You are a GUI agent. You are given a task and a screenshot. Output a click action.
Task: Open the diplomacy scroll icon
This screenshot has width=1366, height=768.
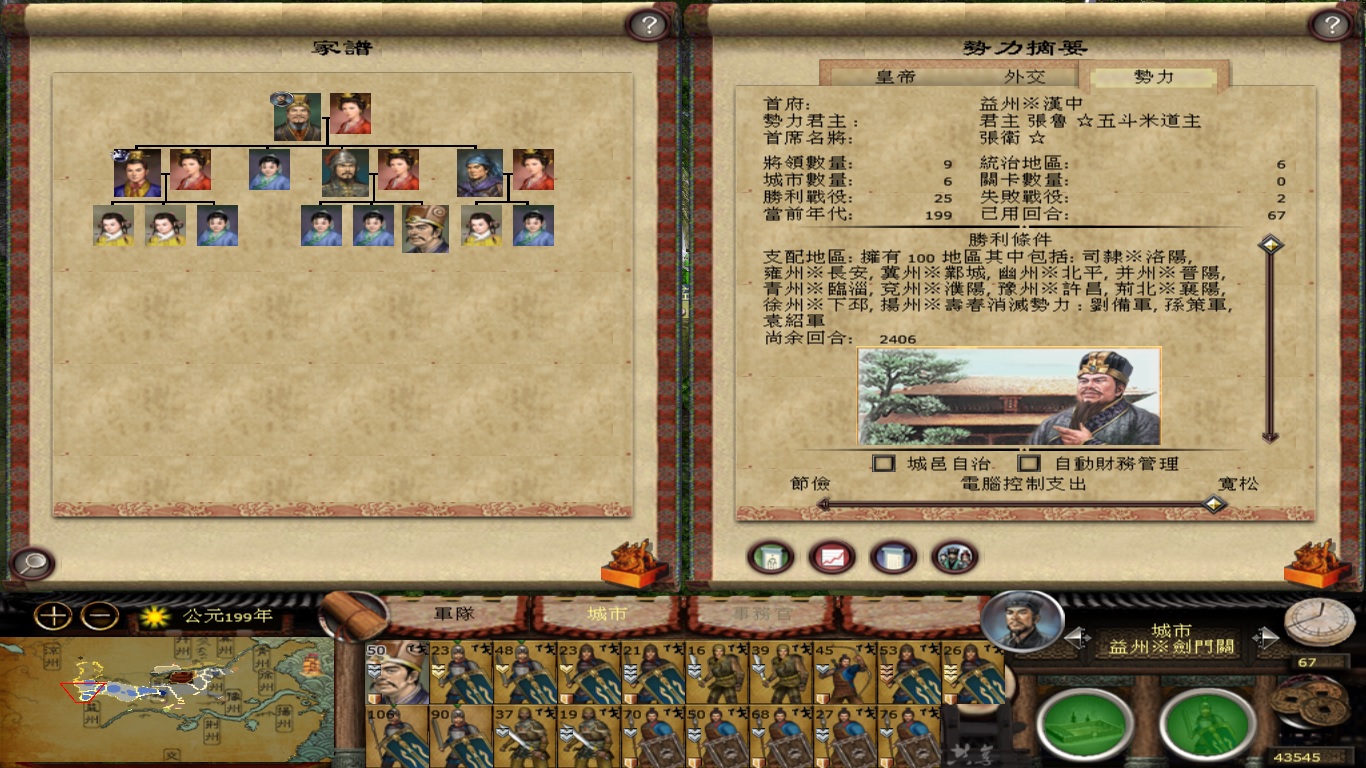point(890,557)
